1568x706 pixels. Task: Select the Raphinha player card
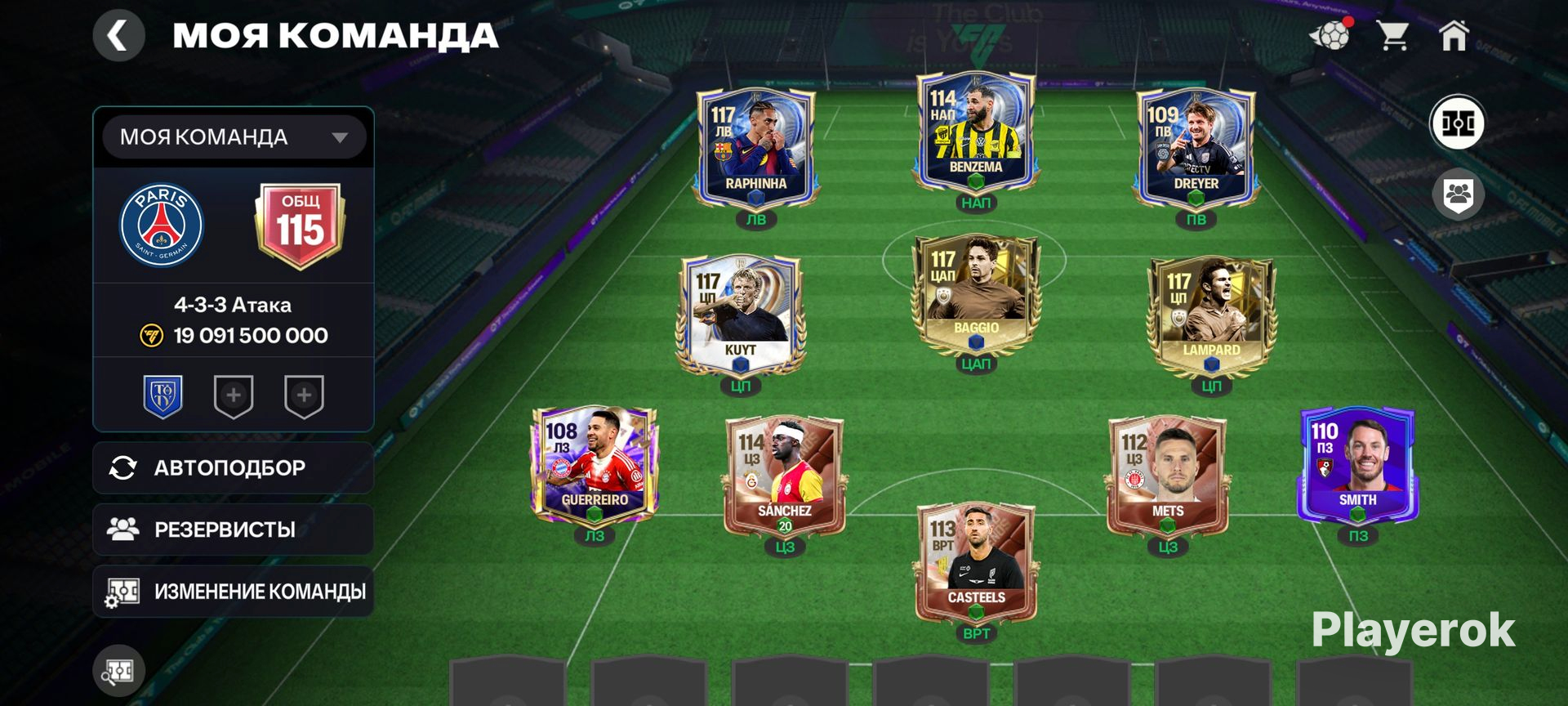click(755, 147)
